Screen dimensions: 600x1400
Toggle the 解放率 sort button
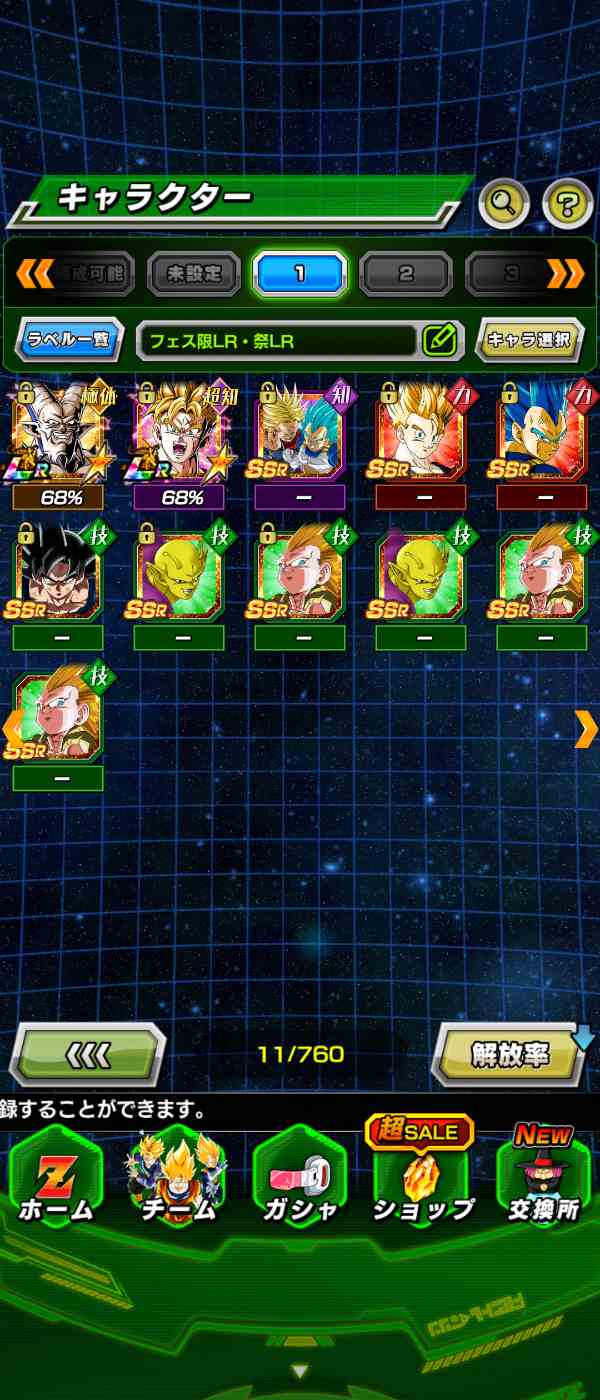click(510, 1055)
